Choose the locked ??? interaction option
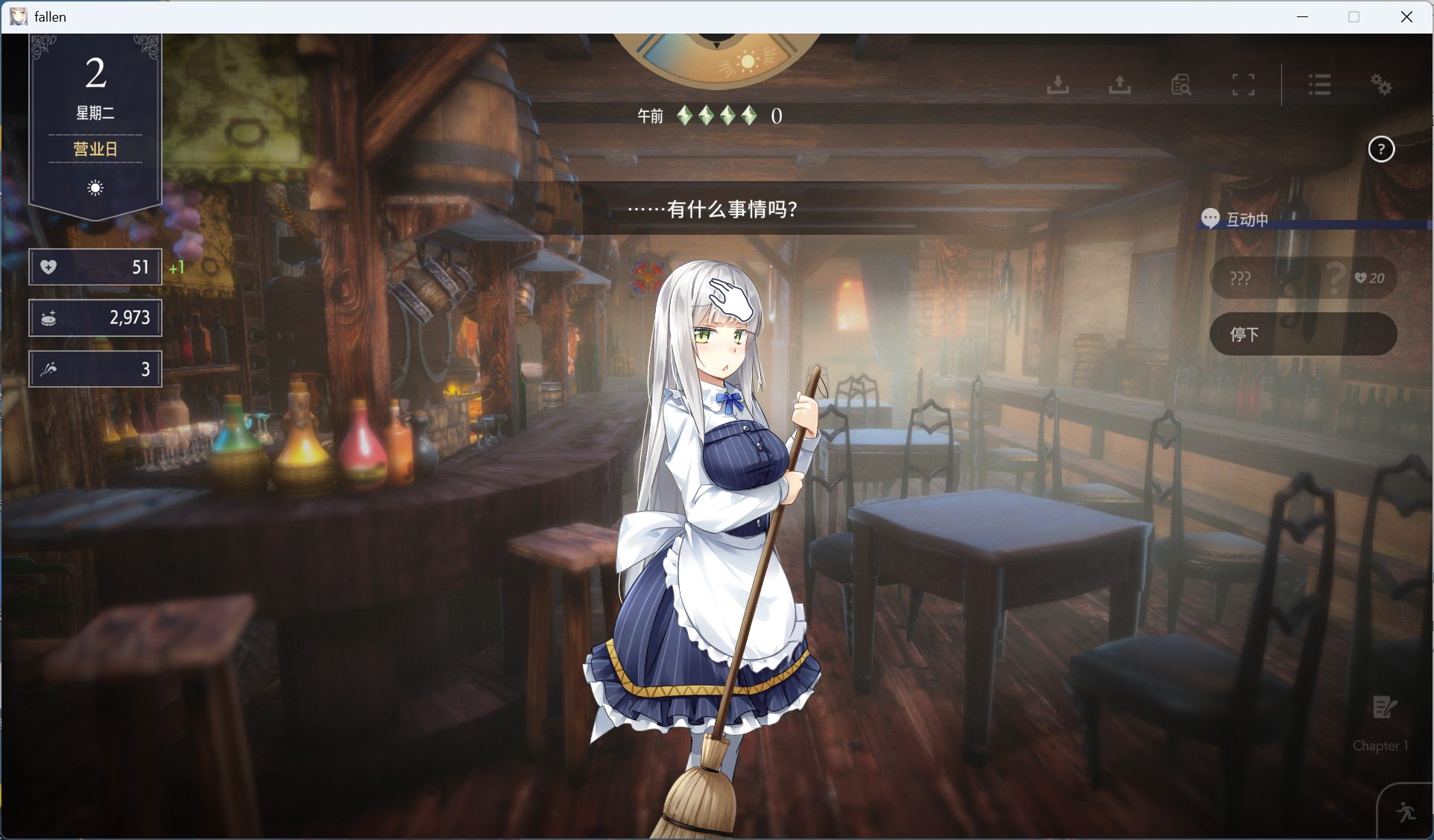The width and height of the screenshot is (1434, 840). (x=1302, y=278)
